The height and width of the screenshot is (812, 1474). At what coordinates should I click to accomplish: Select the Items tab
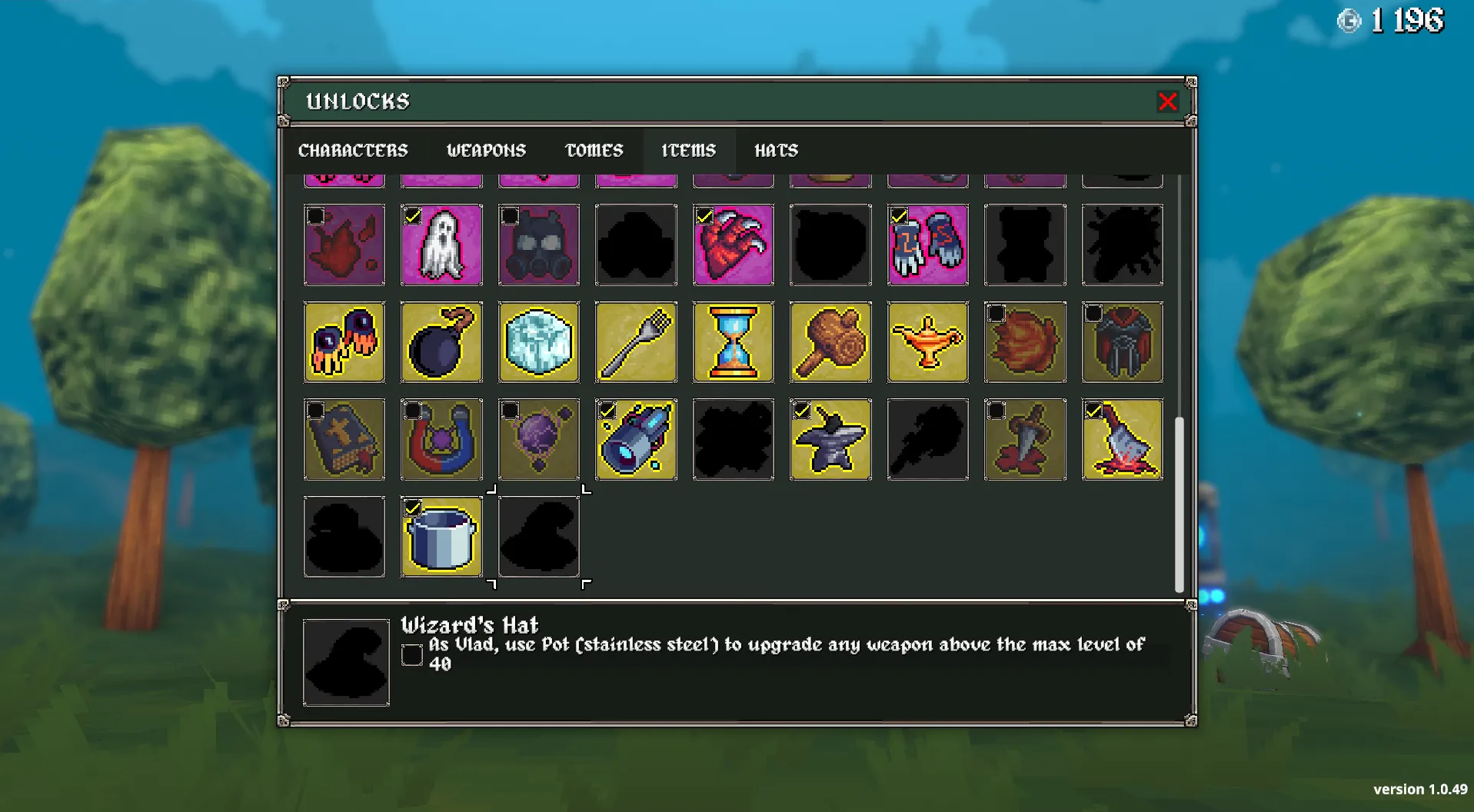(x=688, y=151)
